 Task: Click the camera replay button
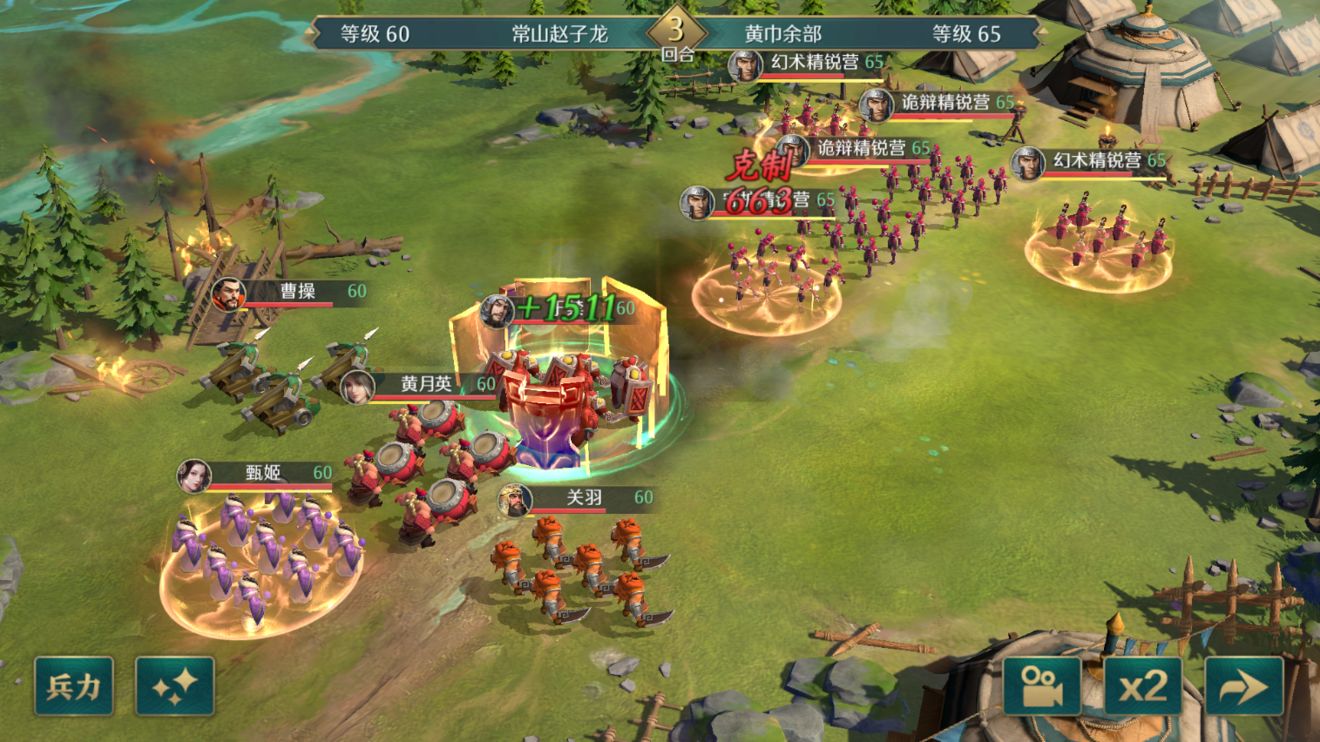pyautogui.click(x=1042, y=686)
